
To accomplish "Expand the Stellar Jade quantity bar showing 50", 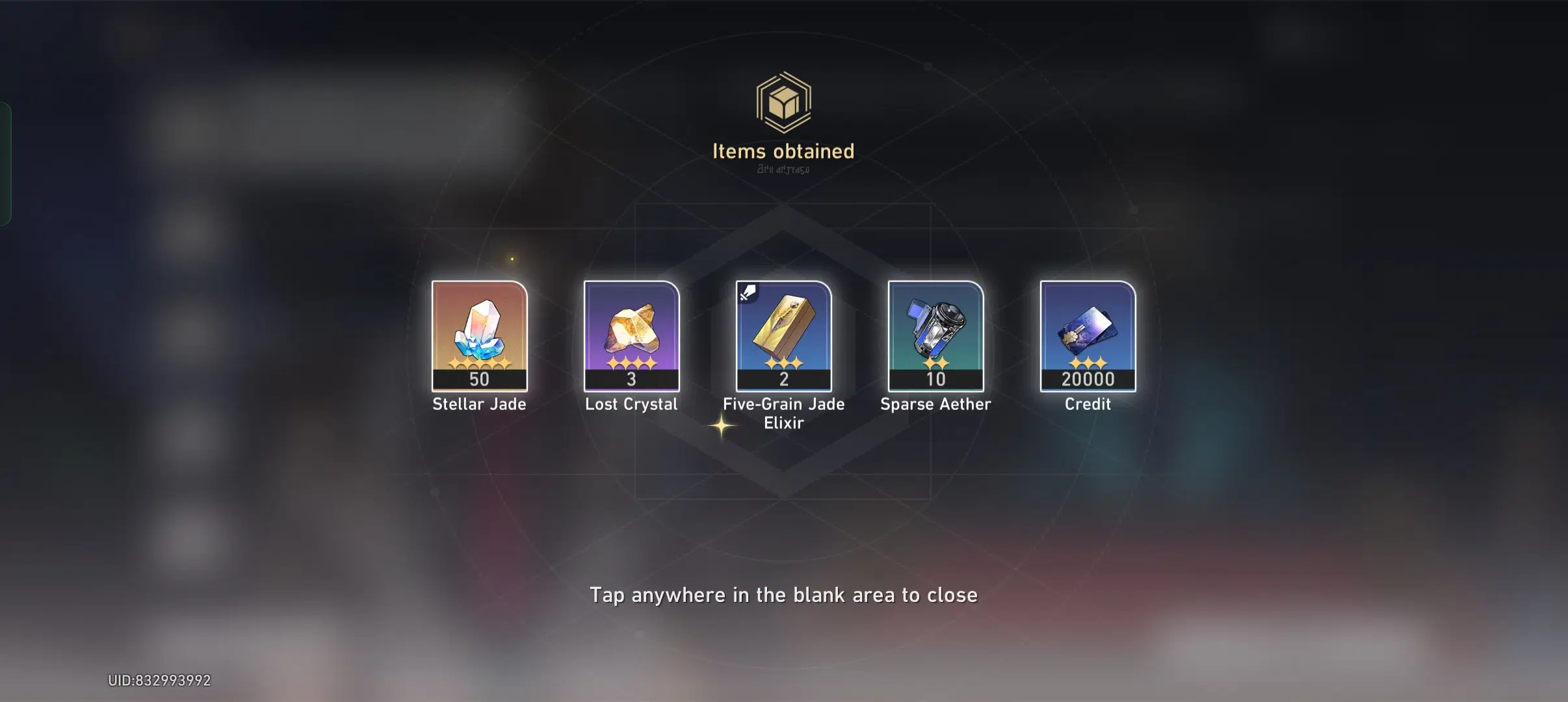I will click(x=480, y=380).
